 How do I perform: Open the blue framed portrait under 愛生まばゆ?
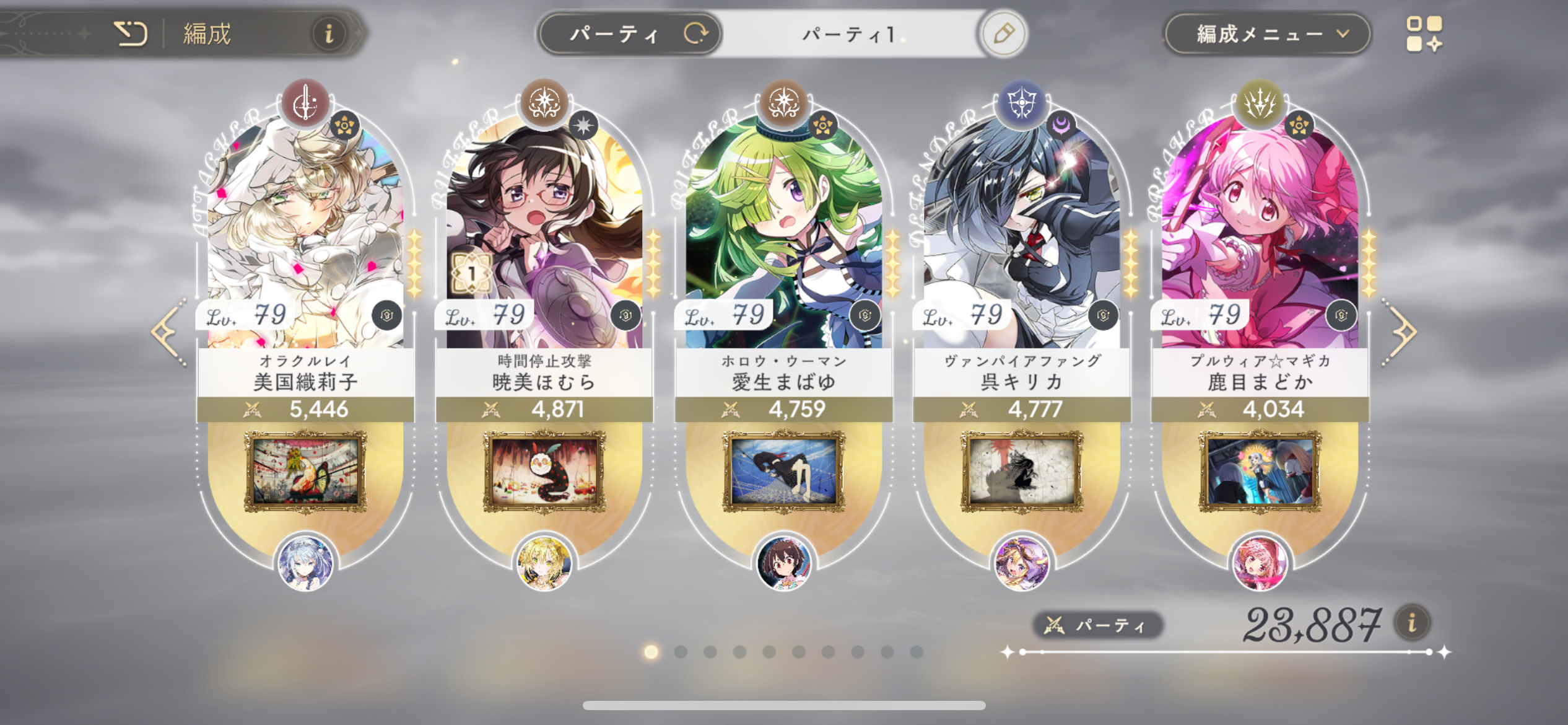tap(783, 472)
